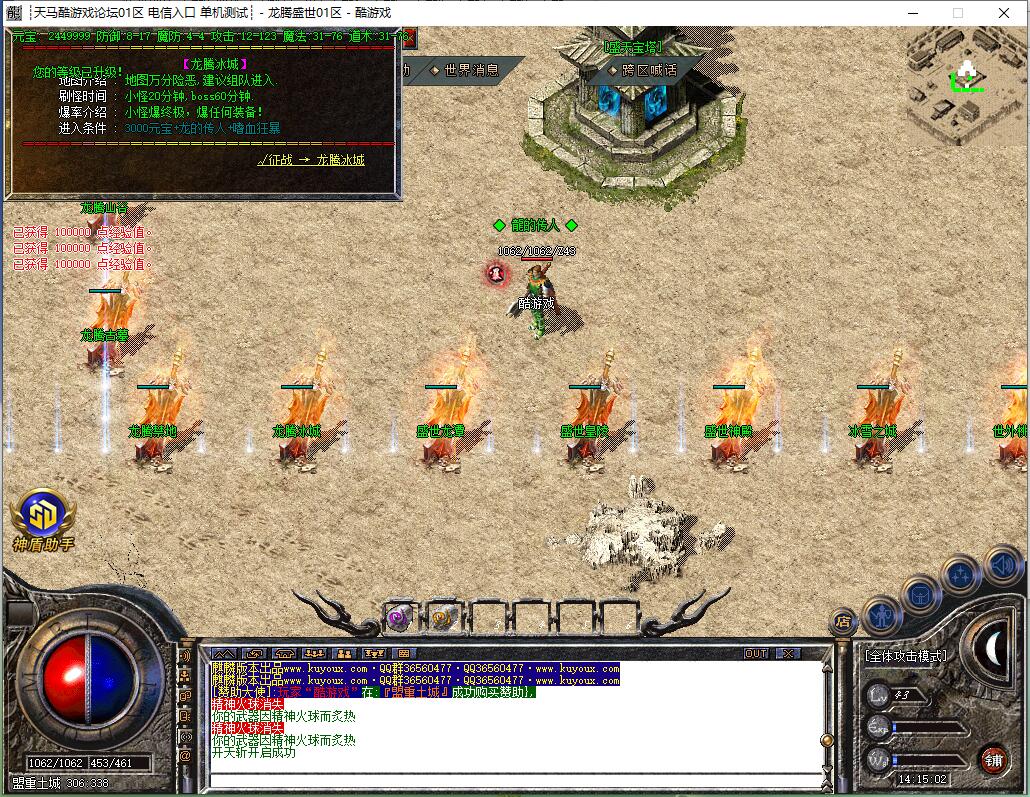Screen dimensions: 1030x797
Task: Select the 跨区喊话 tab
Action: pos(642,70)
